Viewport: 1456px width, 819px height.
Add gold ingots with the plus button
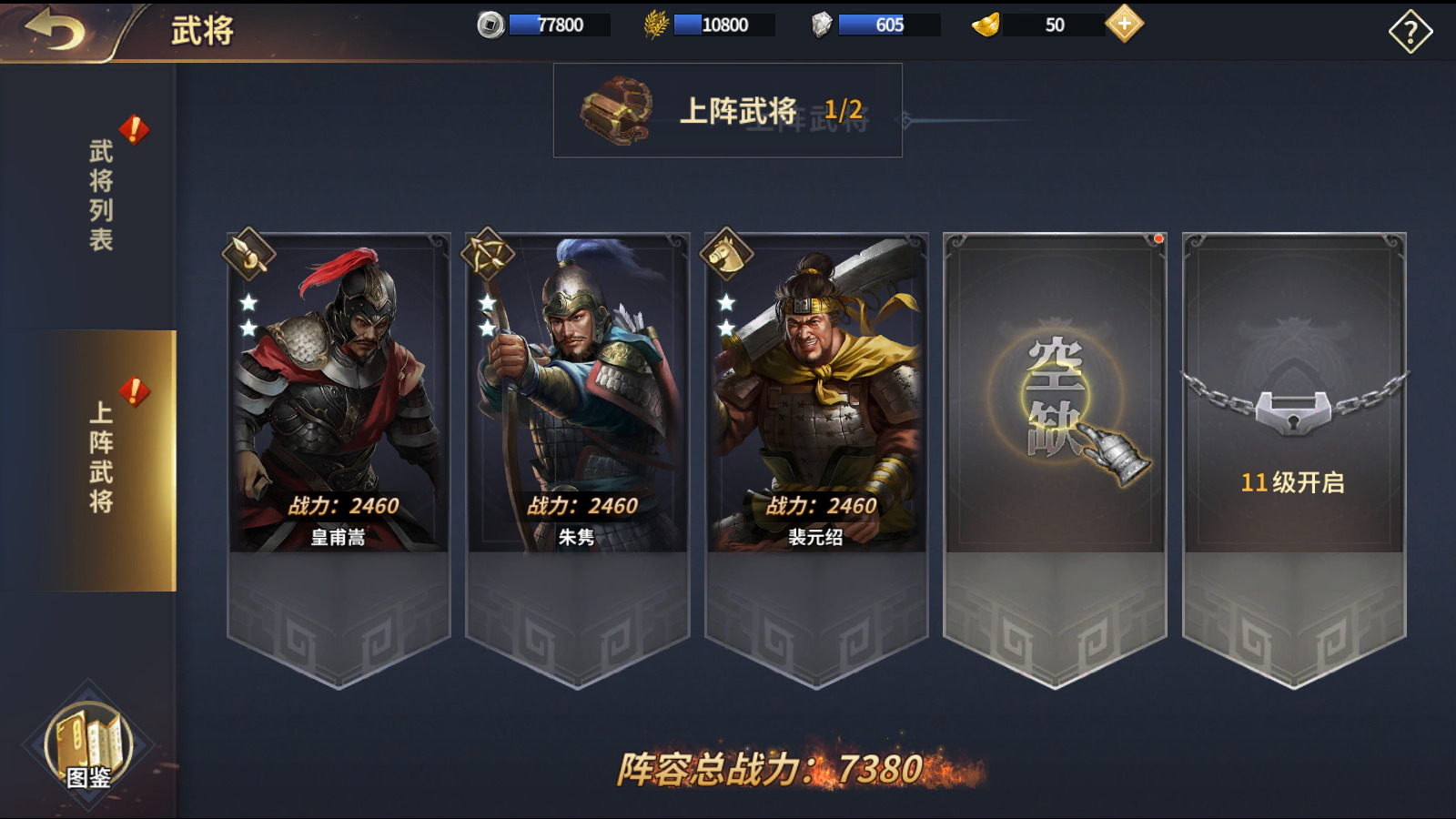(x=1125, y=24)
